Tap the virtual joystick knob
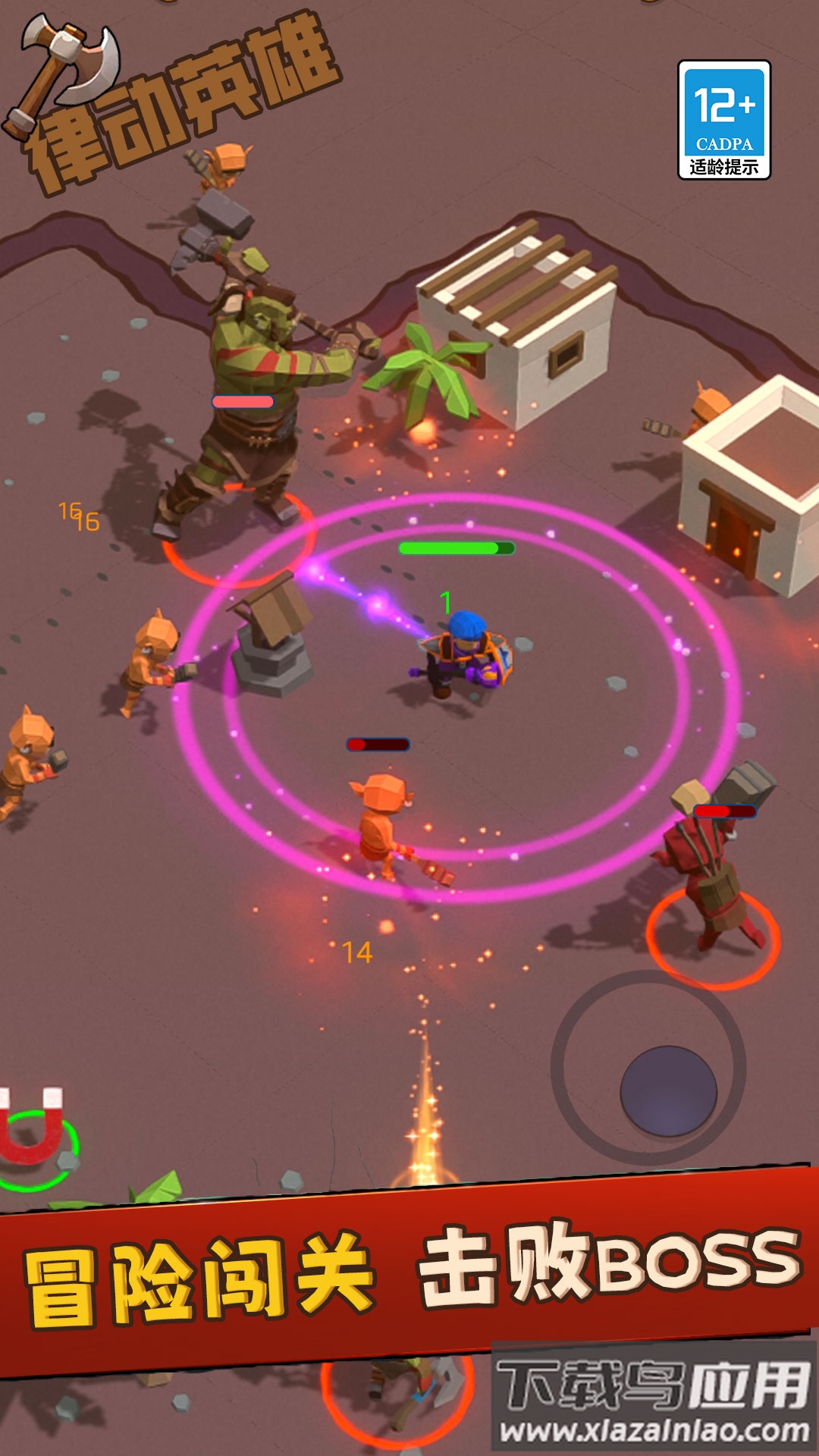819x1456 pixels. click(x=668, y=1091)
